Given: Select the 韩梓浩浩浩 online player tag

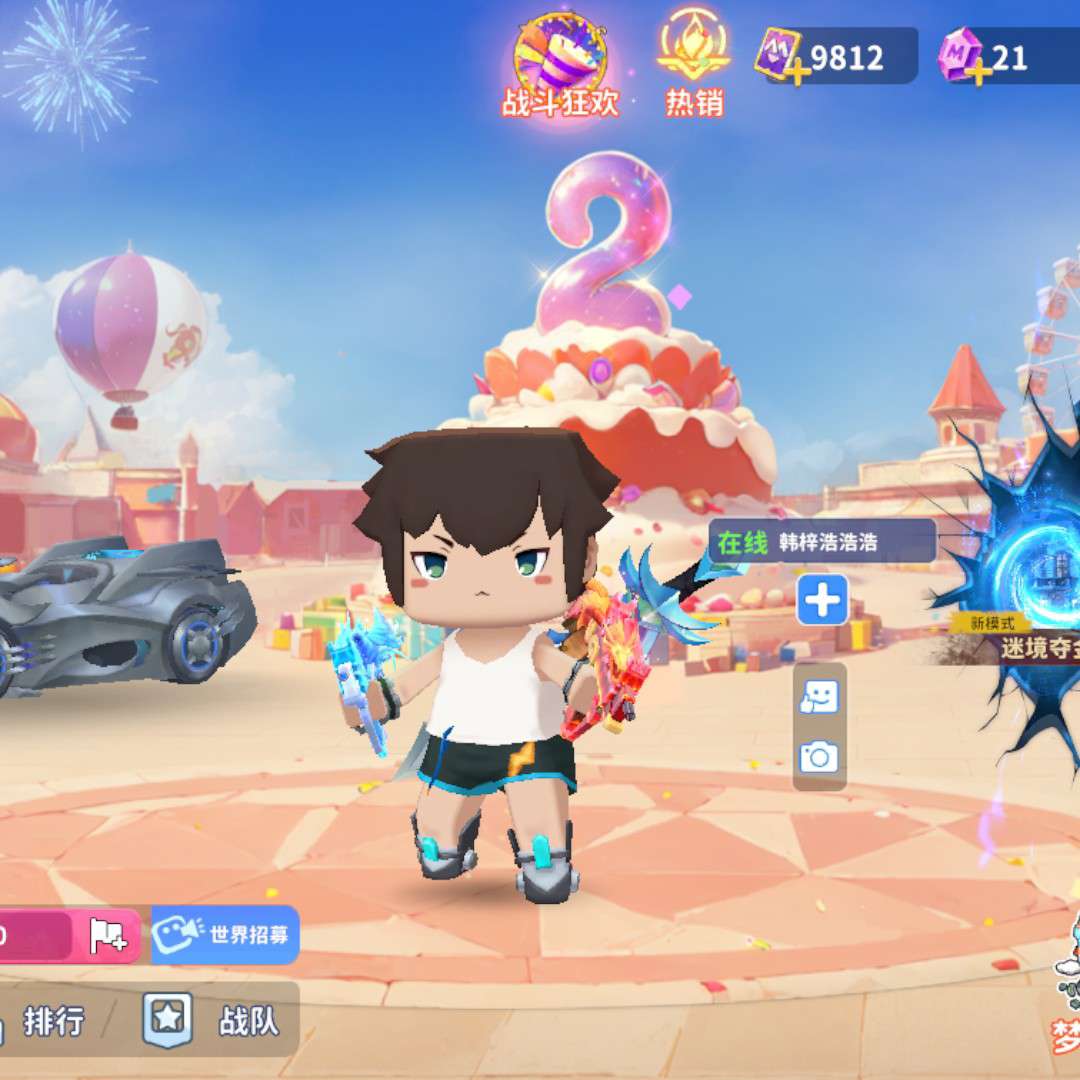Looking at the screenshot, I should (x=822, y=542).
